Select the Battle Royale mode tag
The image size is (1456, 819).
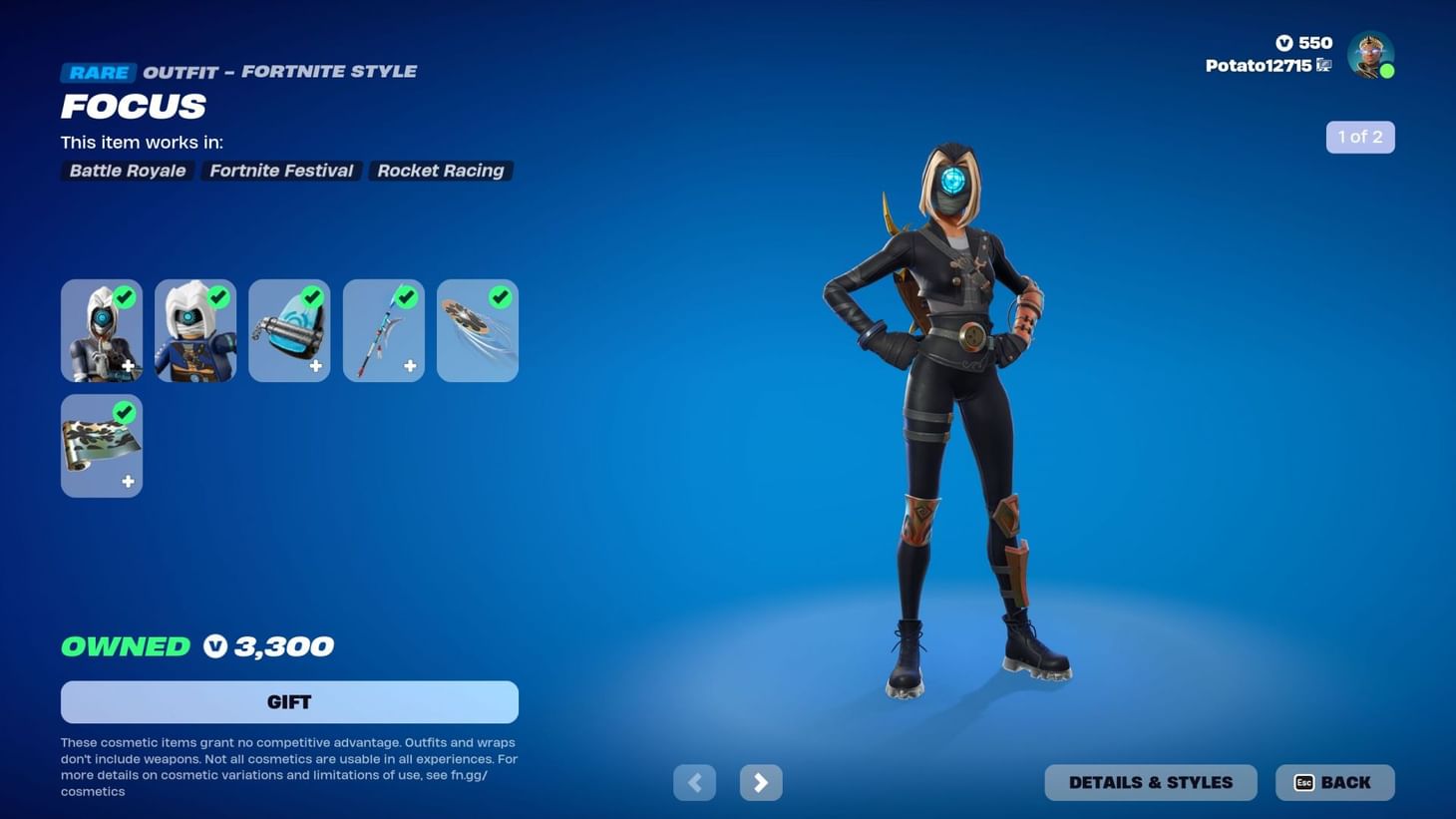(127, 171)
